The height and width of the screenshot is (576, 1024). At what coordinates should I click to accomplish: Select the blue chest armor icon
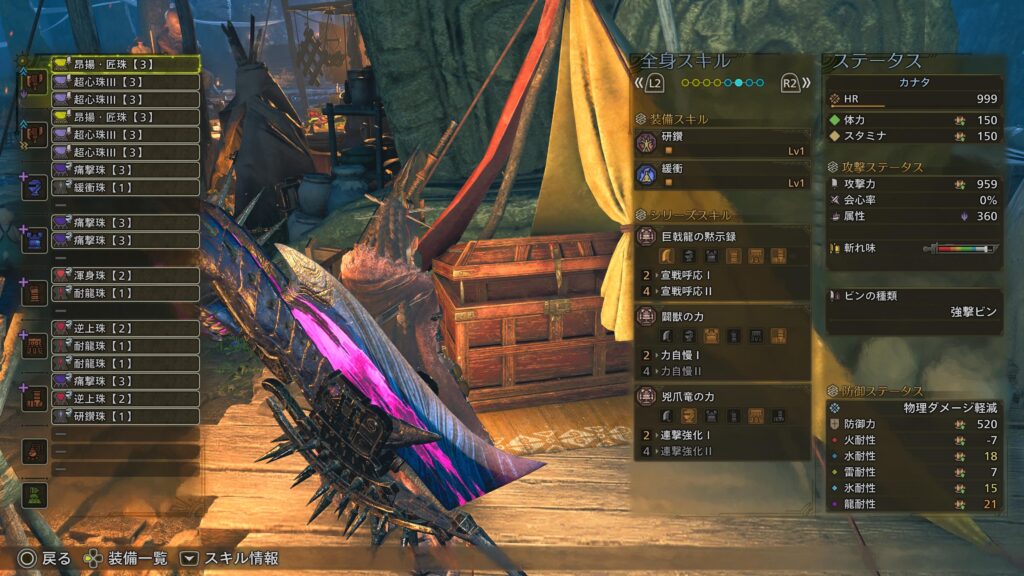[x=35, y=240]
